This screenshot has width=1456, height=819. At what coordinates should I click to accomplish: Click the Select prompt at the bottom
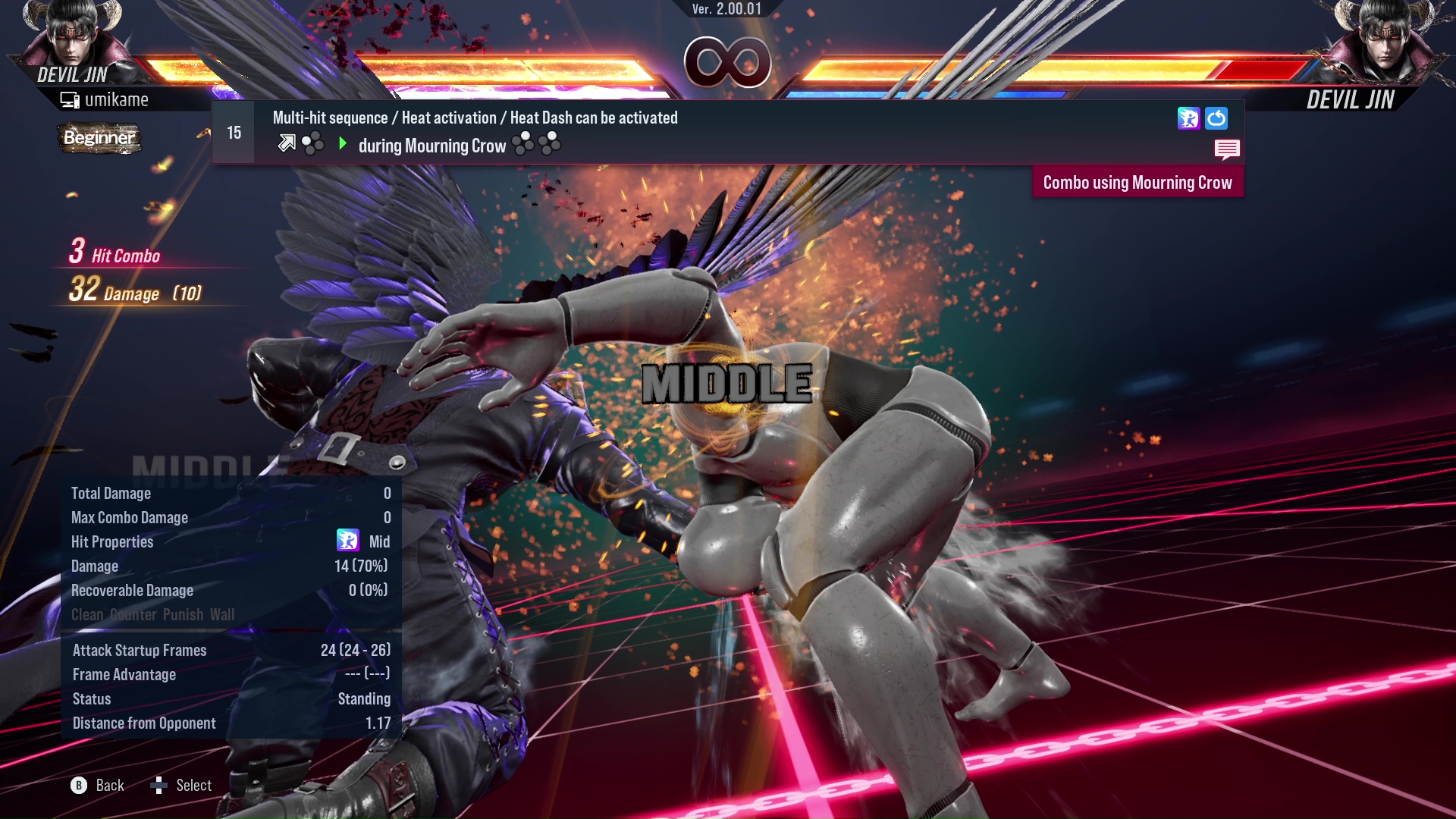coord(193,785)
